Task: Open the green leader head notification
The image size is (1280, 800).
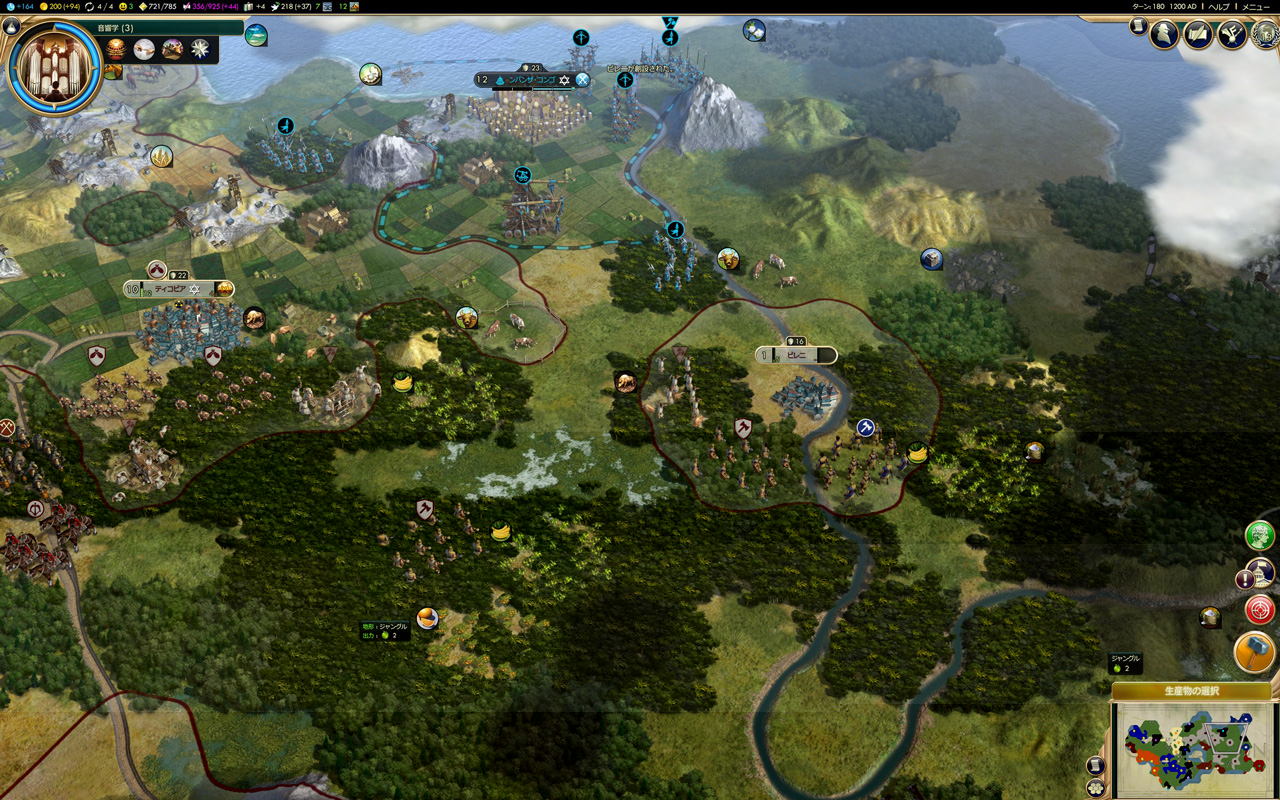Action: (x=1259, y=535)
